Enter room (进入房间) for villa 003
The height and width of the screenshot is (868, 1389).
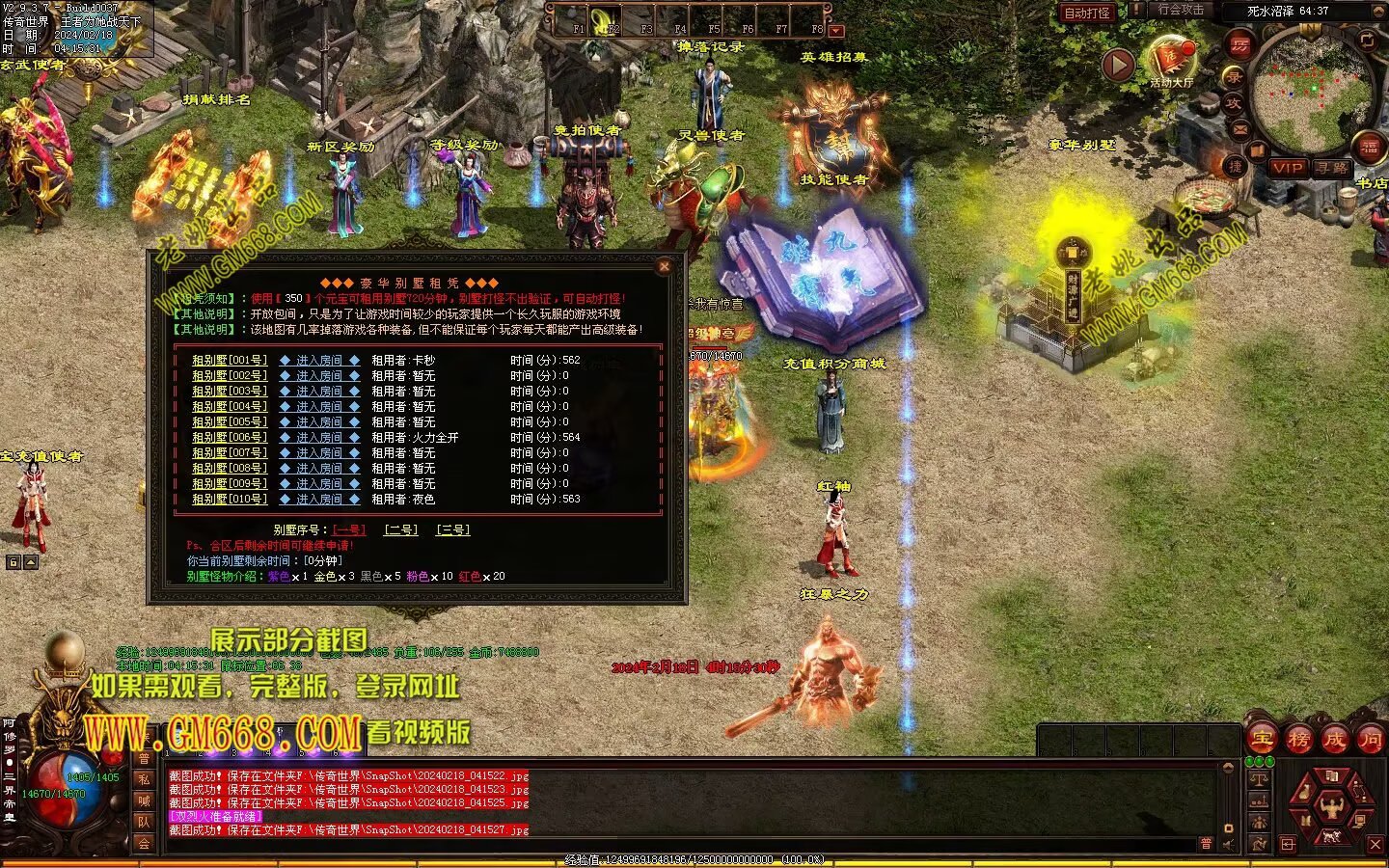point(319,392)
